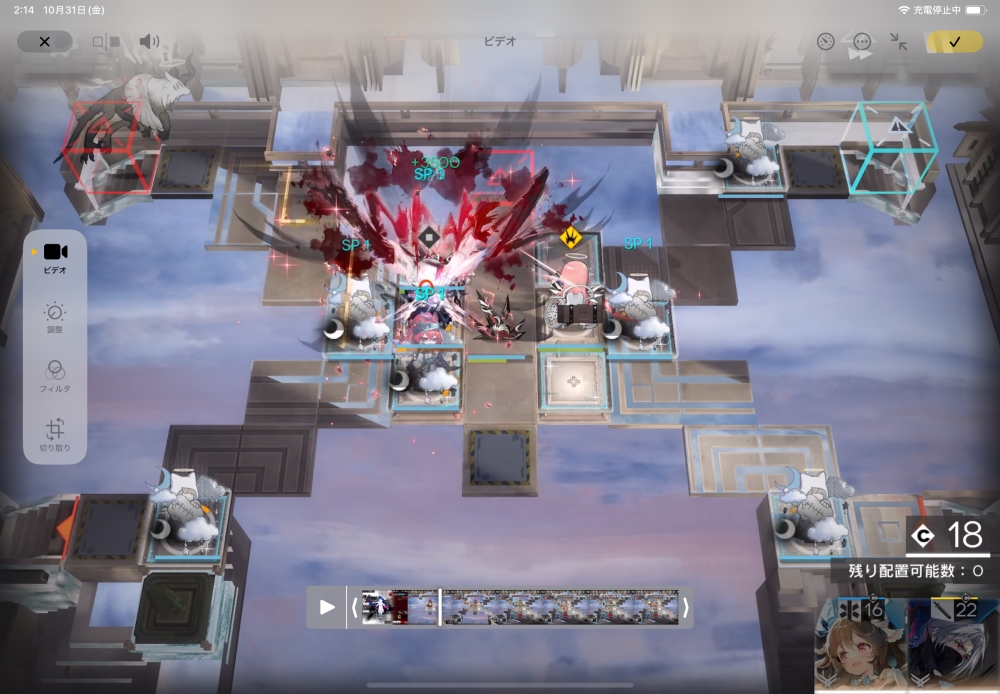The width and height of the screenshot is (1000, 694).
Task: Click the filmstrip timeline to scrub video
Action: click(x=560, y=607)
